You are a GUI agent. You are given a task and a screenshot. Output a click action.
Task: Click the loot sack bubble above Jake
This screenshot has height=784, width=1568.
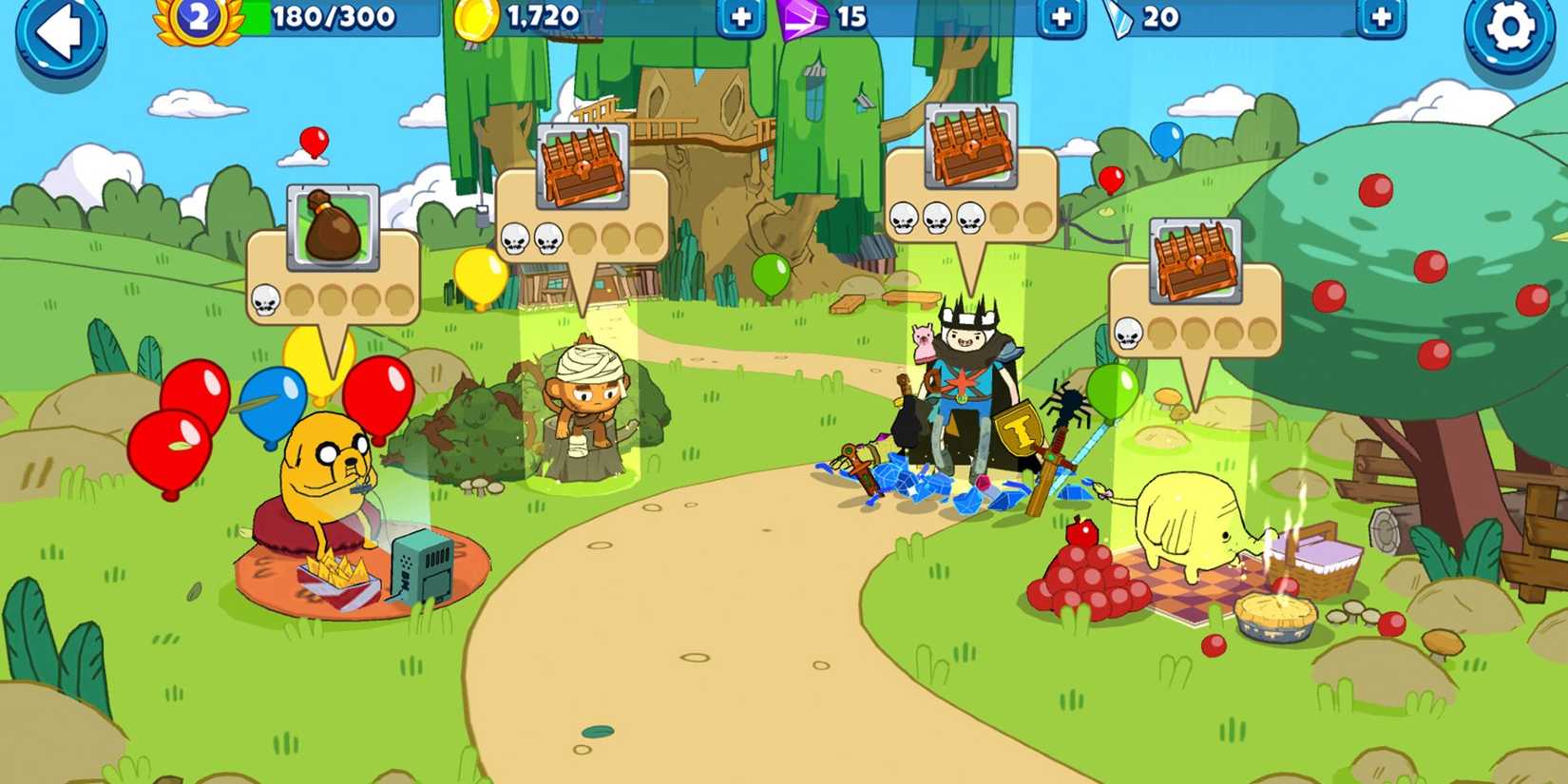pyautogui.click(x=334, y=228)
